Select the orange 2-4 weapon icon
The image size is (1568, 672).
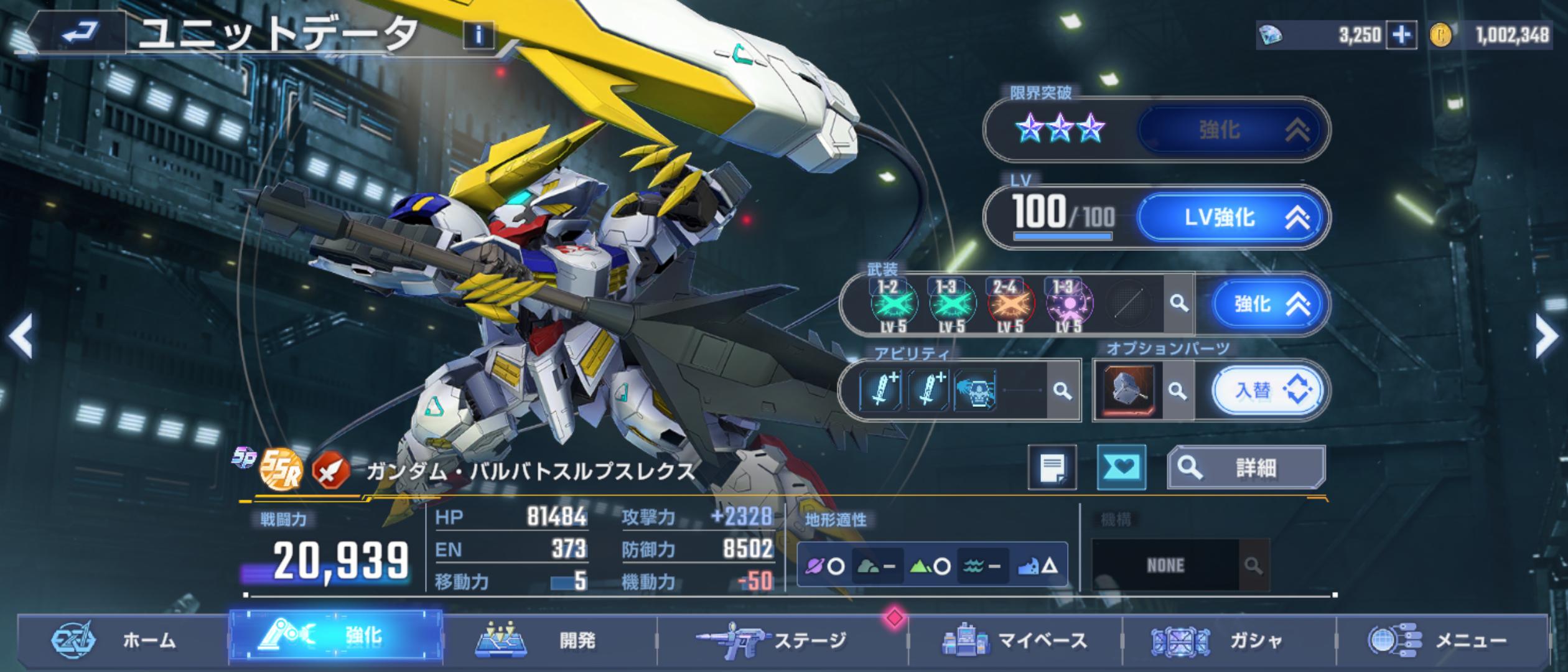pyautogui.click(x=1010, y=305)
